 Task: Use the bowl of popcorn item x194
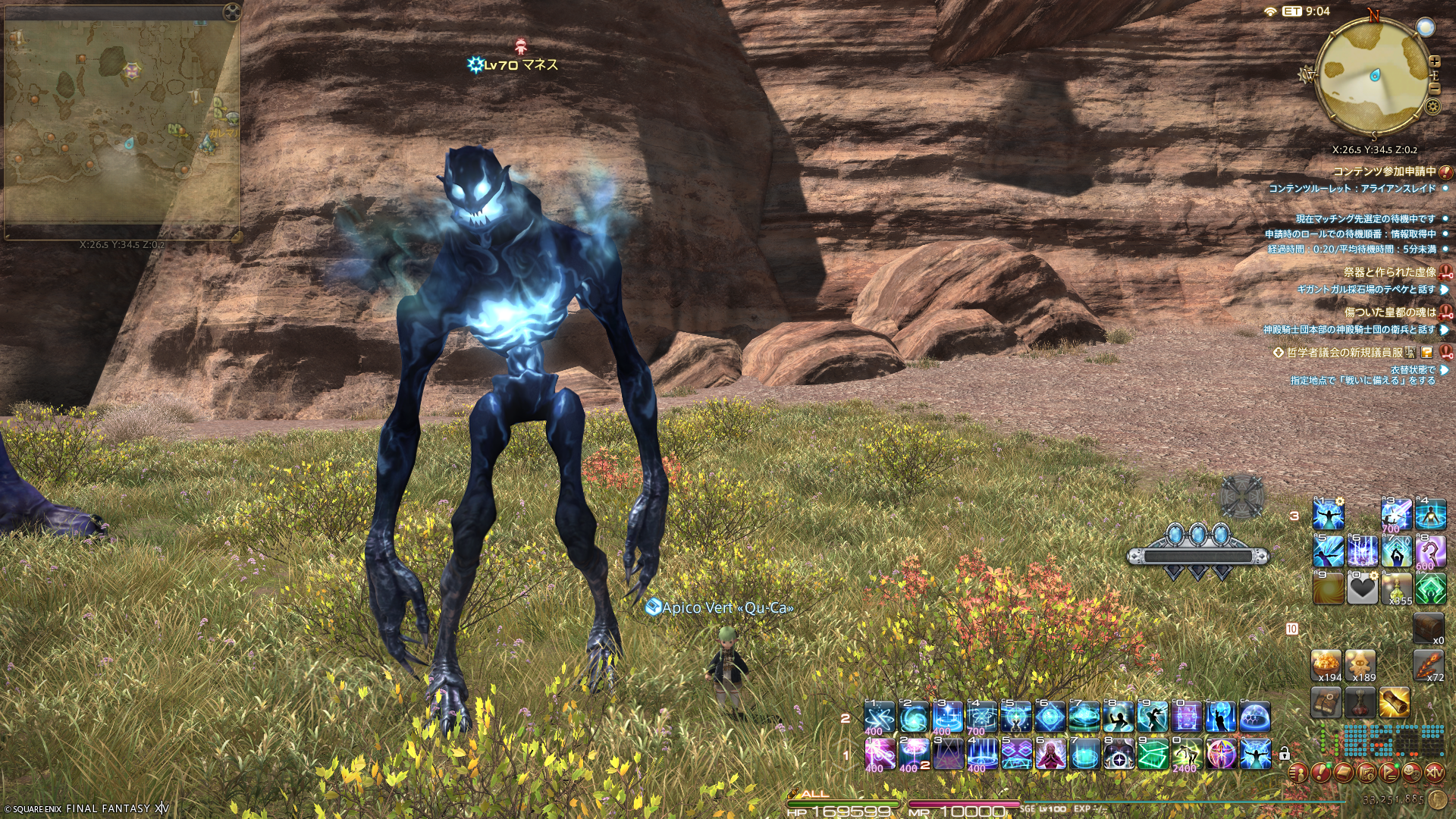(x=1327, y=665)
